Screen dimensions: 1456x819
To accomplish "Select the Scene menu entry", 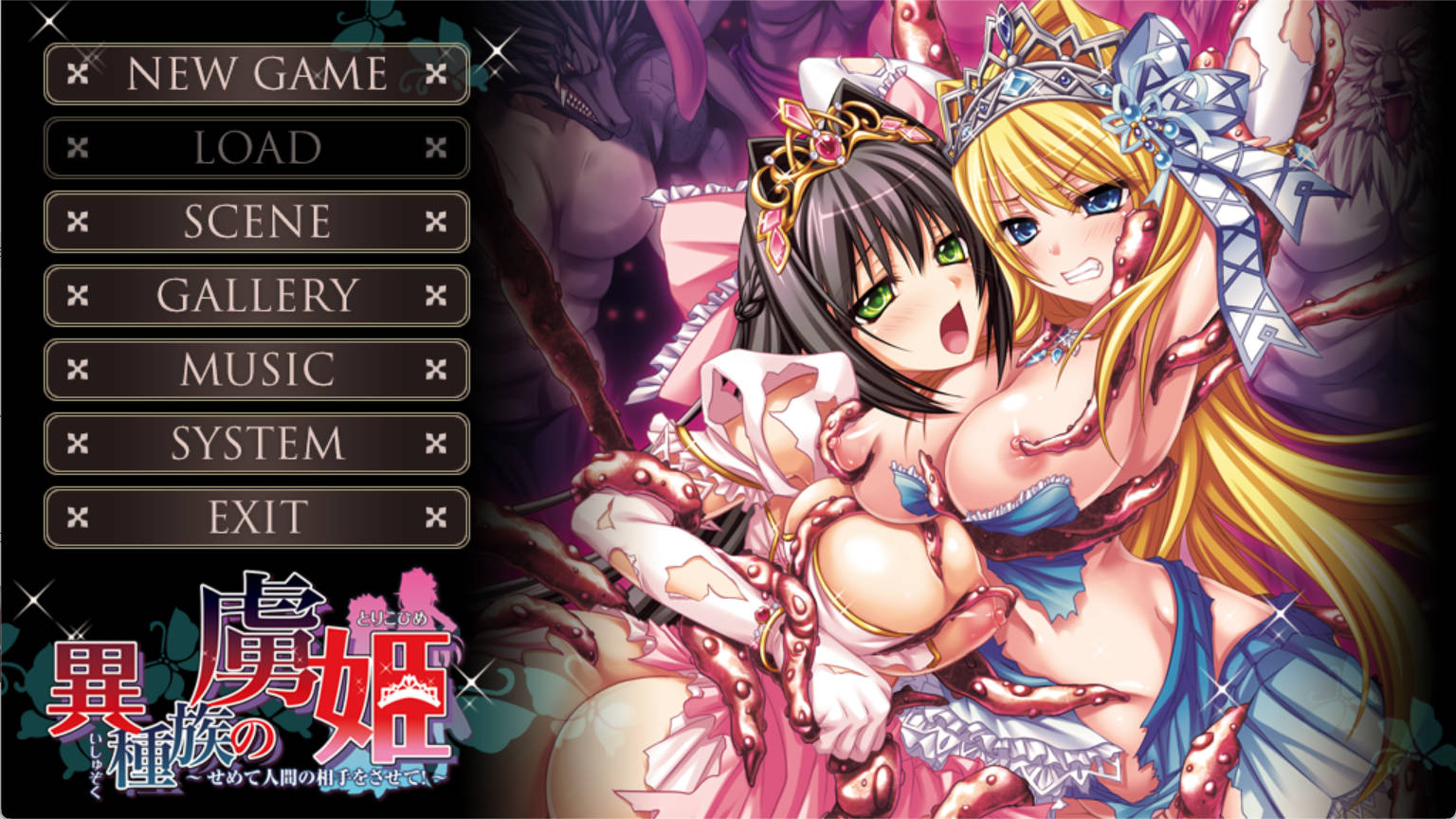I will pyautogui.click(x=257, y=222).
